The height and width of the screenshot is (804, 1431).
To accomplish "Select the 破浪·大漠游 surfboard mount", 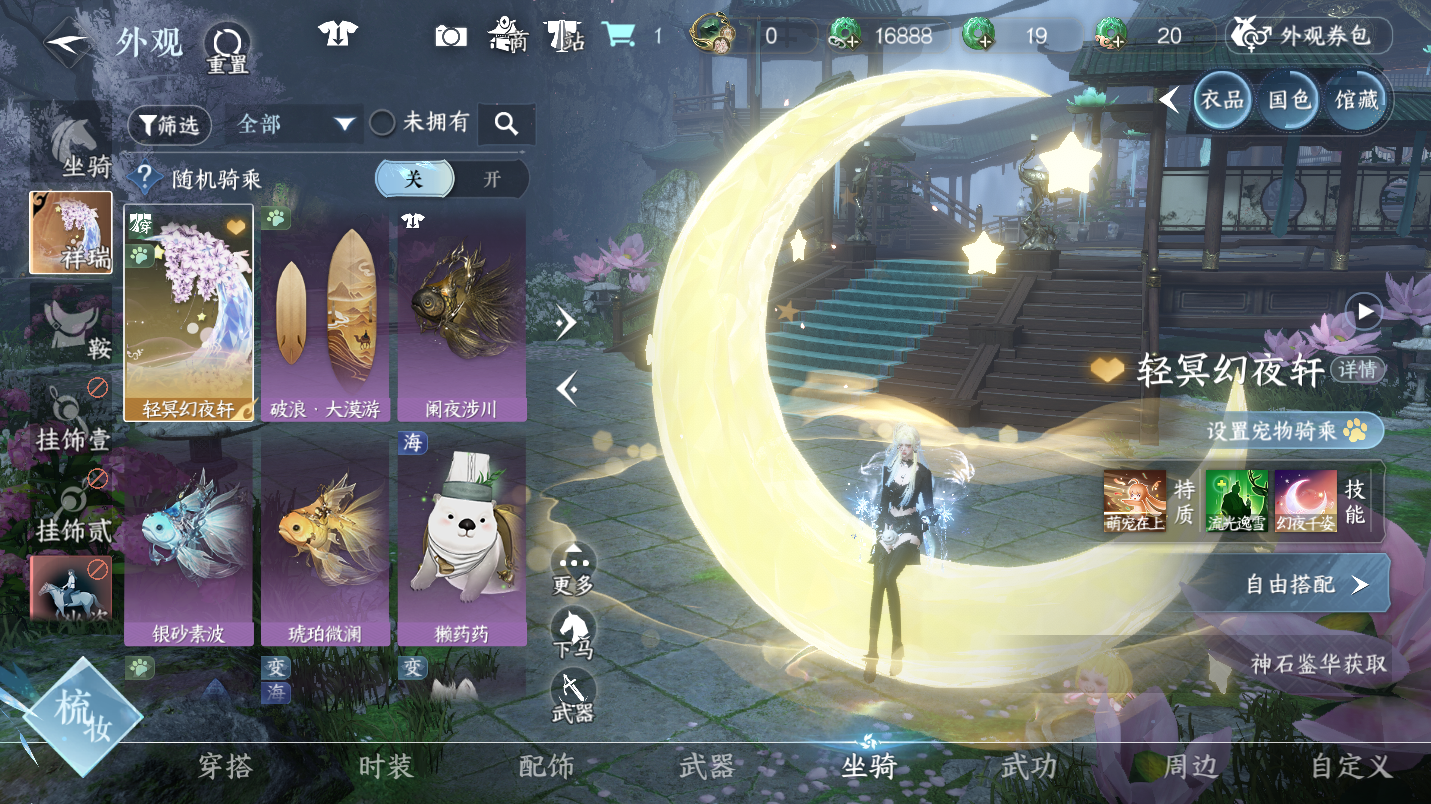I will [x=325, y=315].
